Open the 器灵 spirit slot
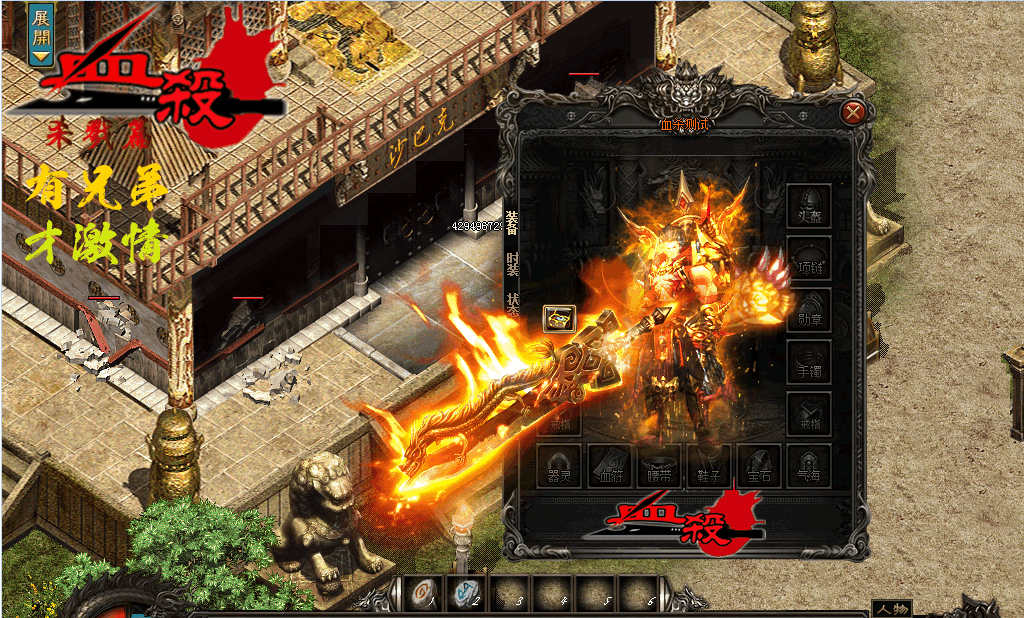Image resolution: width=1024 pixels, height=618 pixels. [560, 465]
